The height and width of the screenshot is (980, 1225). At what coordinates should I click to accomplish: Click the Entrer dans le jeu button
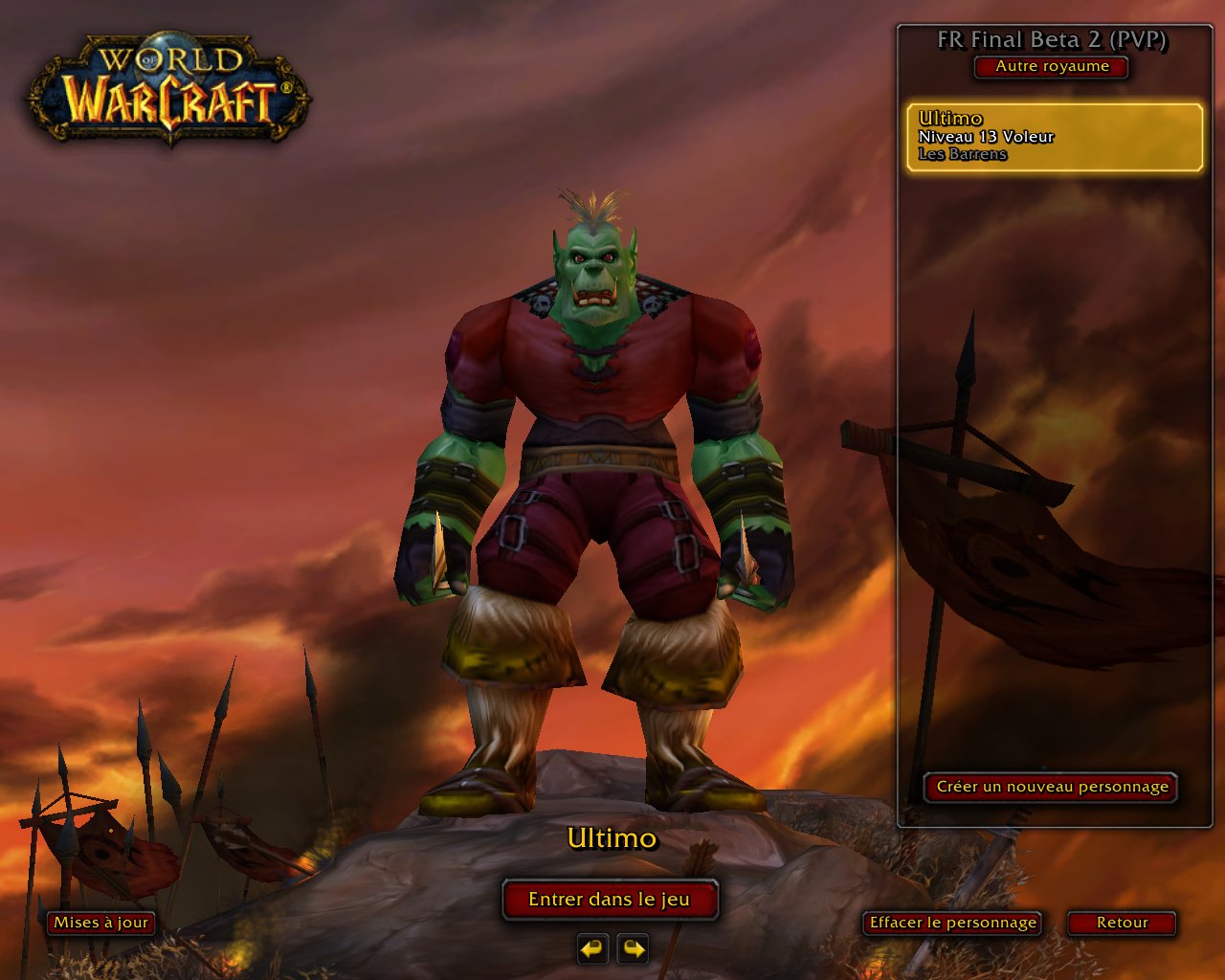pos(610,900)
